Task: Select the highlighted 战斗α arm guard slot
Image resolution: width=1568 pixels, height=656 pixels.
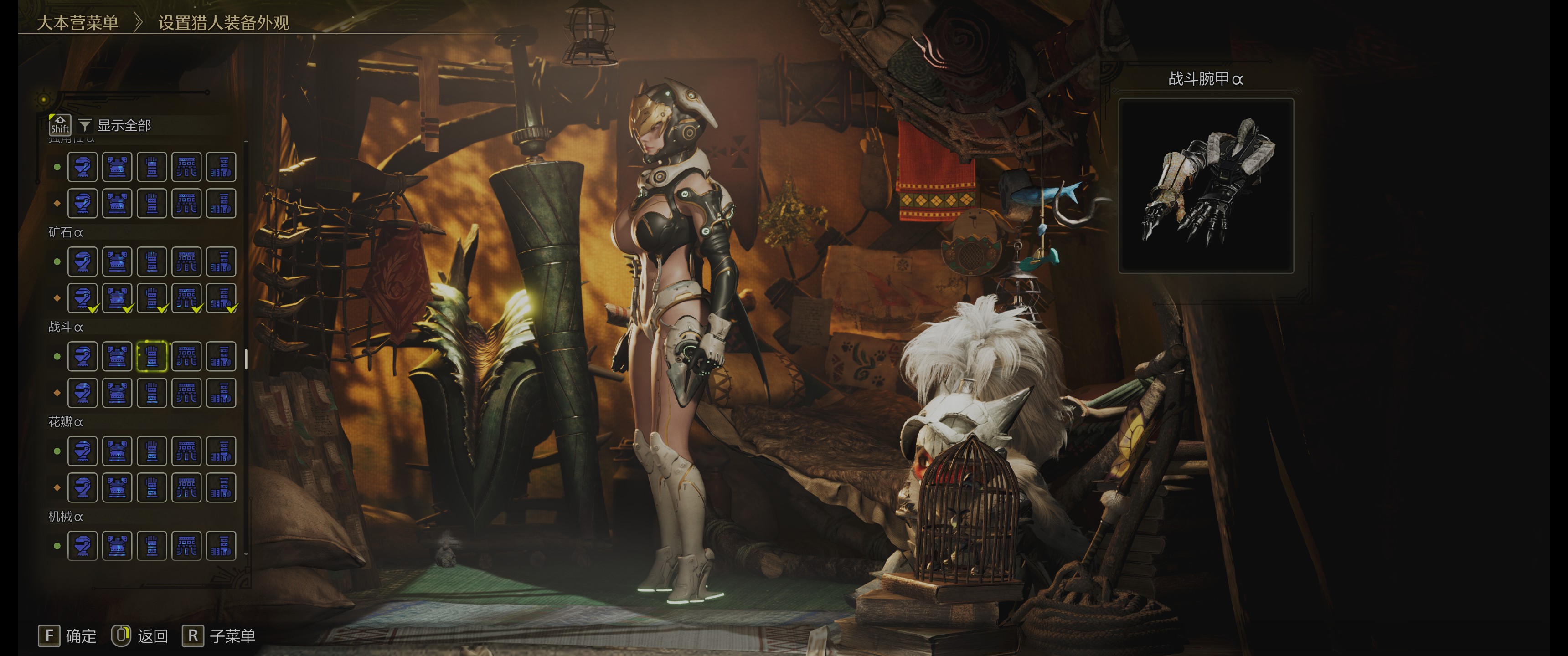Action: [x=152, y=357]
